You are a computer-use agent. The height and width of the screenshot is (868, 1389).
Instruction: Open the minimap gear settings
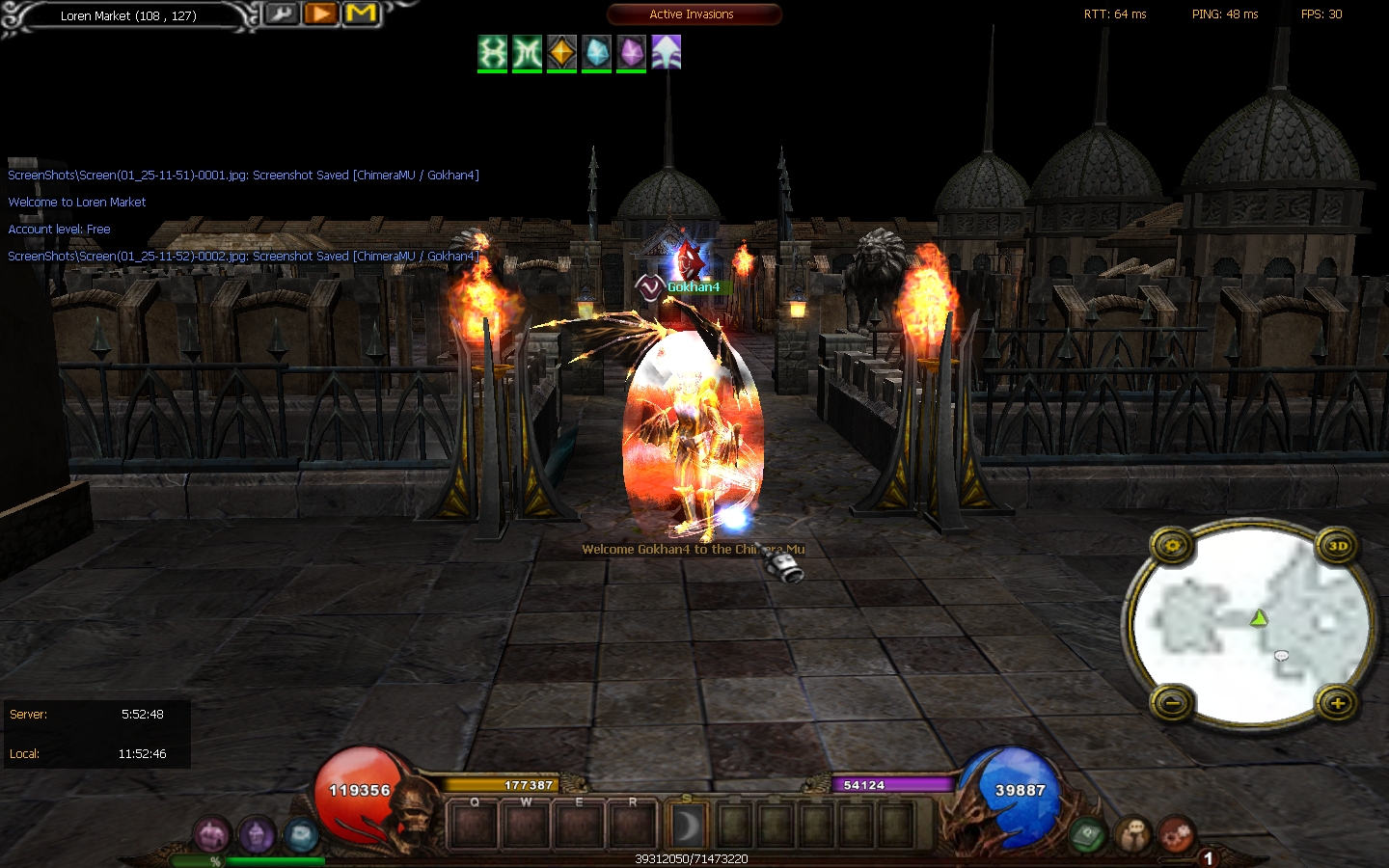pyautogui.click(x=1172, y=546)
